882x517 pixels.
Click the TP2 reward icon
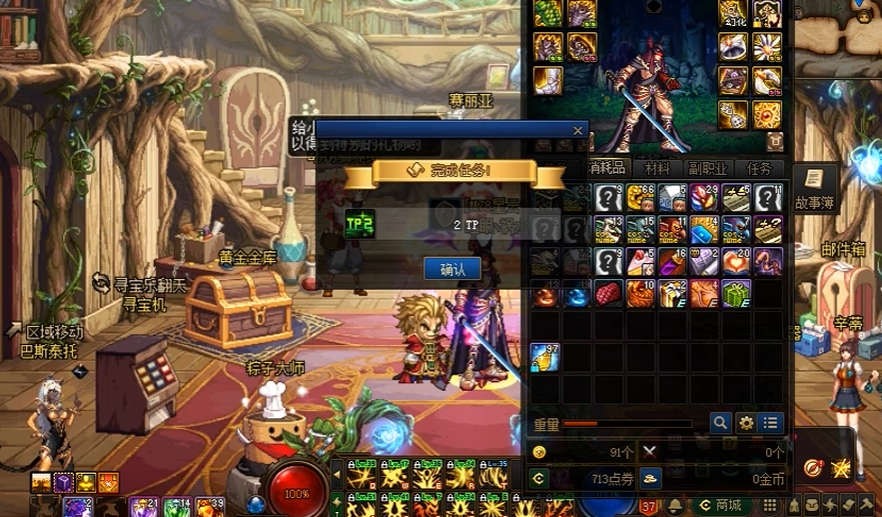[x=360, y=224]
